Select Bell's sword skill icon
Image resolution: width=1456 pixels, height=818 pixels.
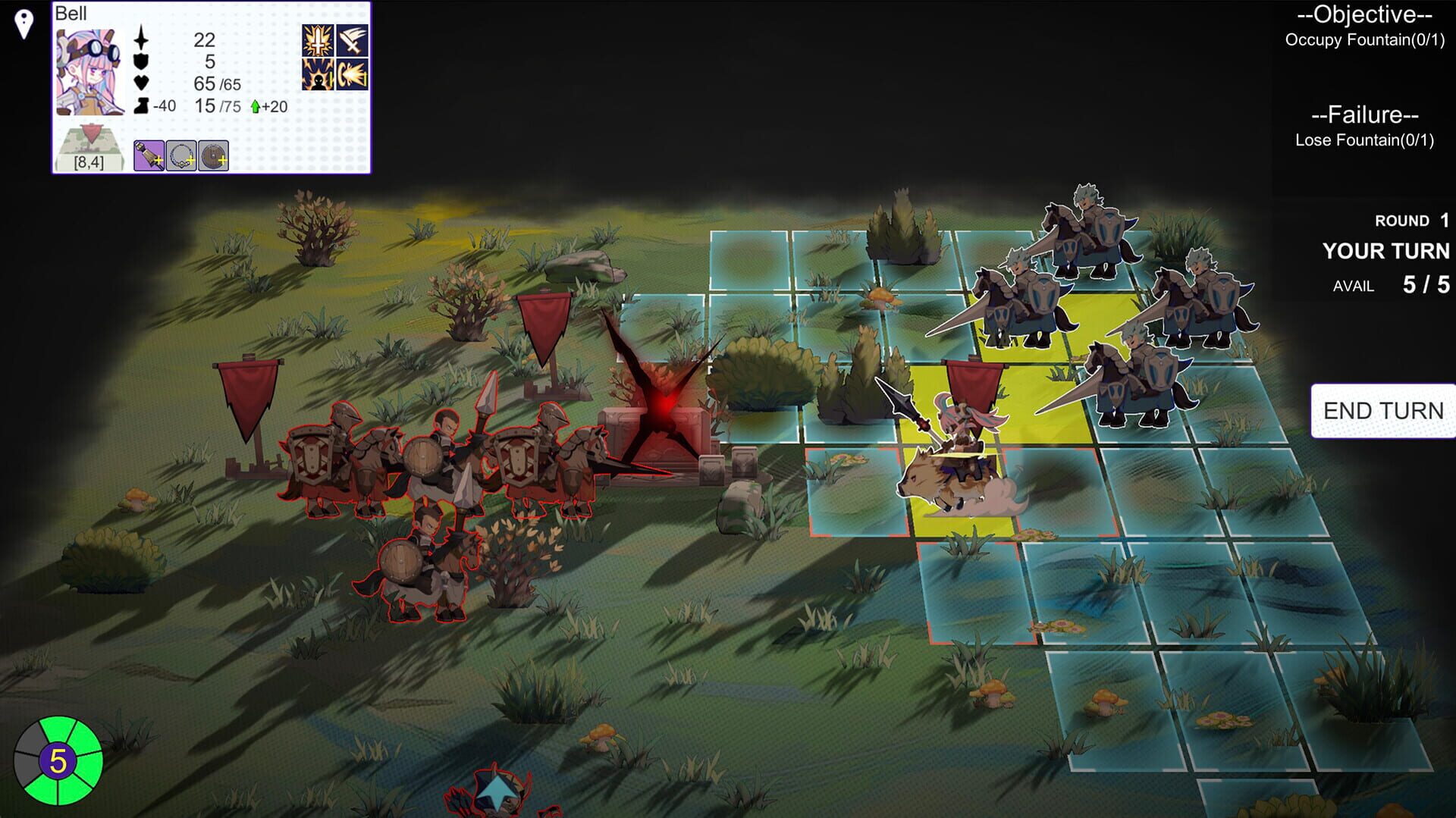click(317, 40)
